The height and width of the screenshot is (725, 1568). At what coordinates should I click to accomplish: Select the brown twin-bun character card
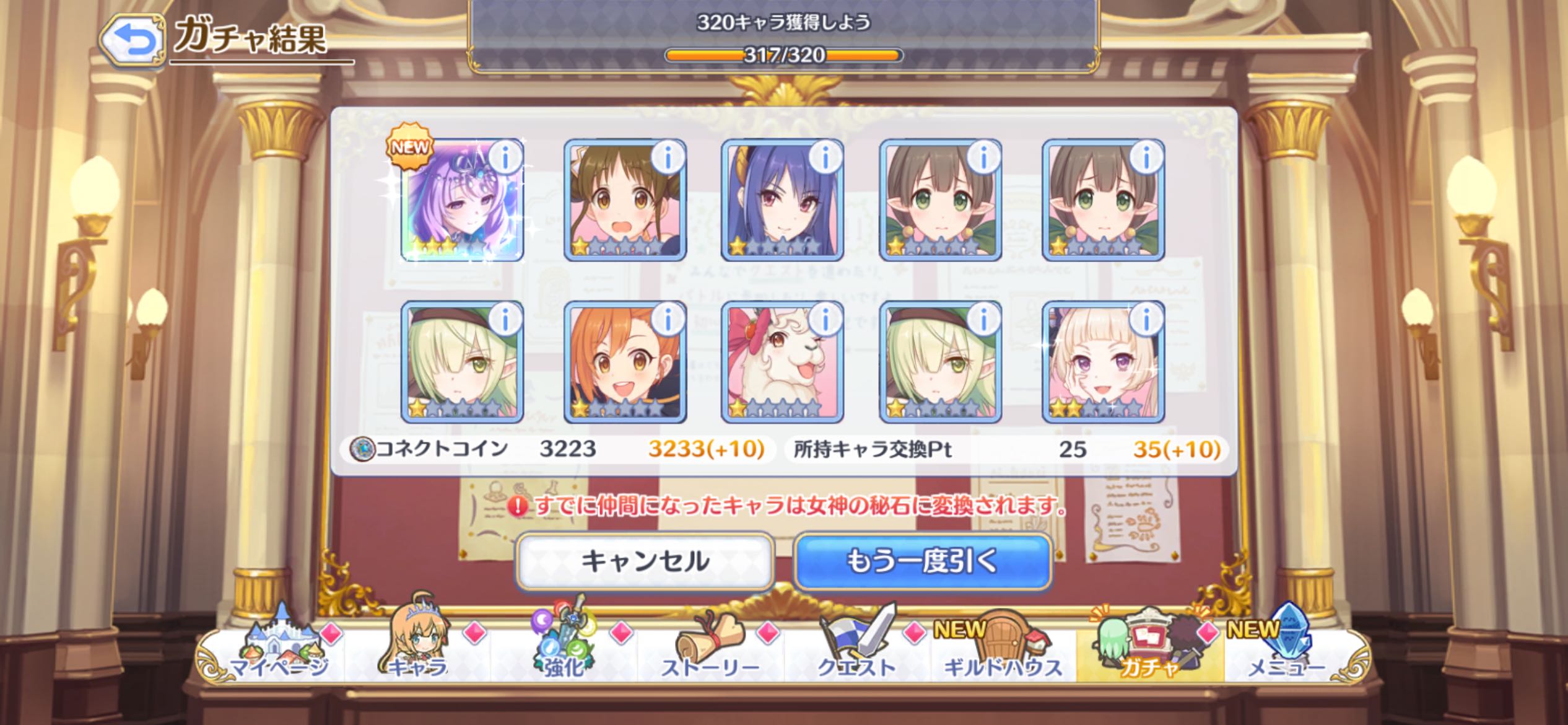point(624,200)
